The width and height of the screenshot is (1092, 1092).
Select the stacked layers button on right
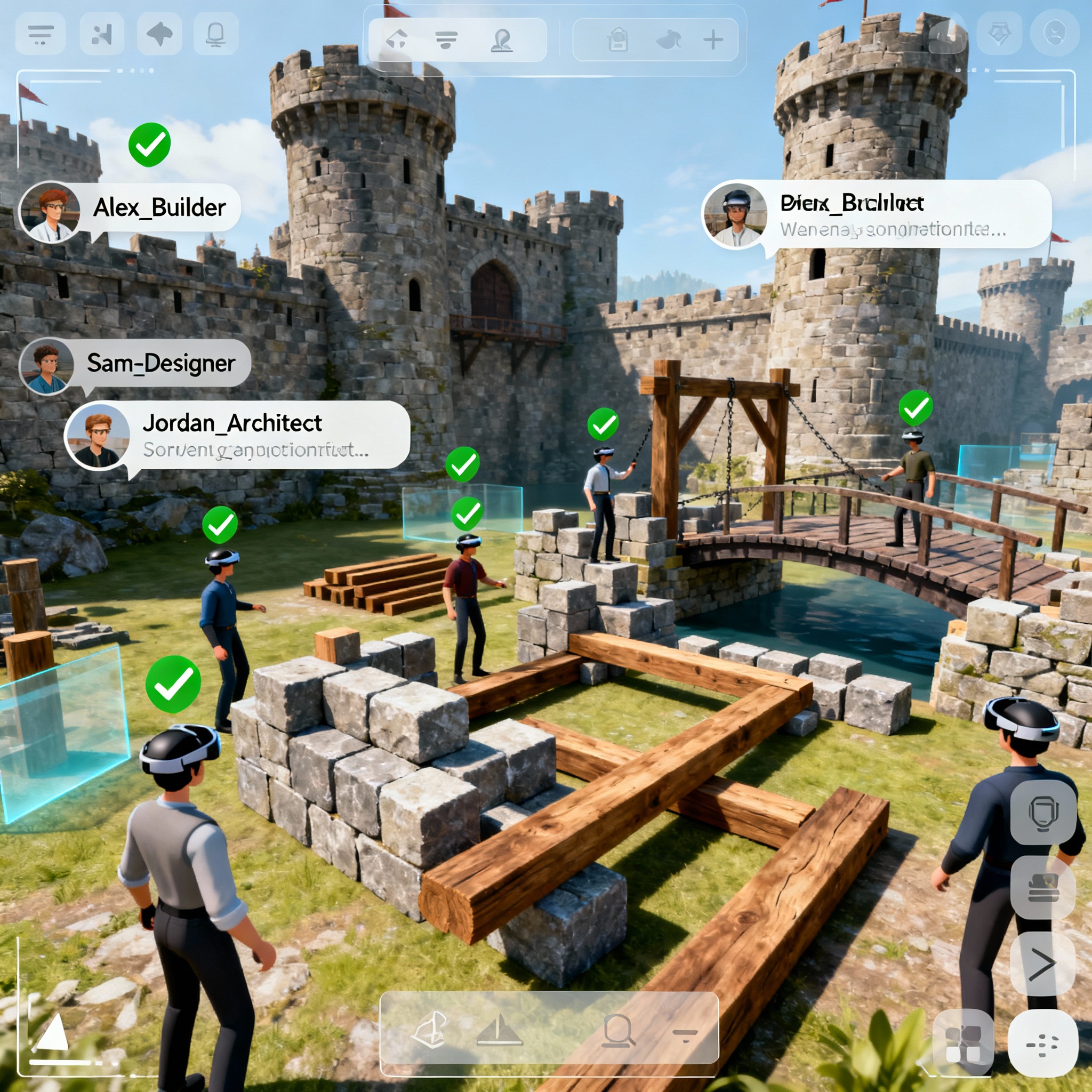[1043, 888]
